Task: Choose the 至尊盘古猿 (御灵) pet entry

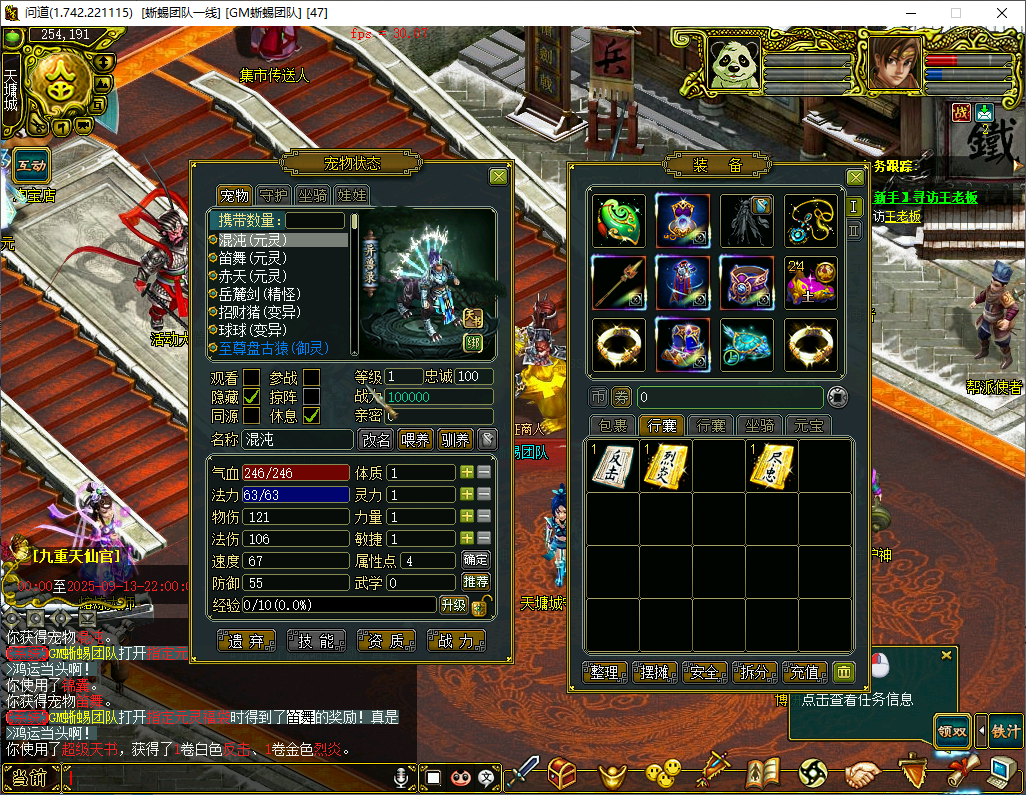Action: click(273, 348)
